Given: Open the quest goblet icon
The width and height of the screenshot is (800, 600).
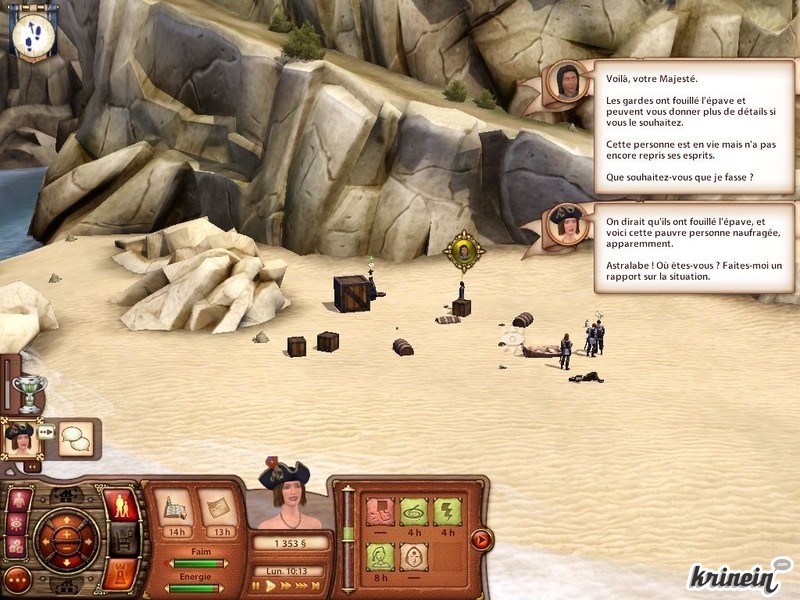Looking at the screenshot, I should pyautogui.click(x=32, y=393).
